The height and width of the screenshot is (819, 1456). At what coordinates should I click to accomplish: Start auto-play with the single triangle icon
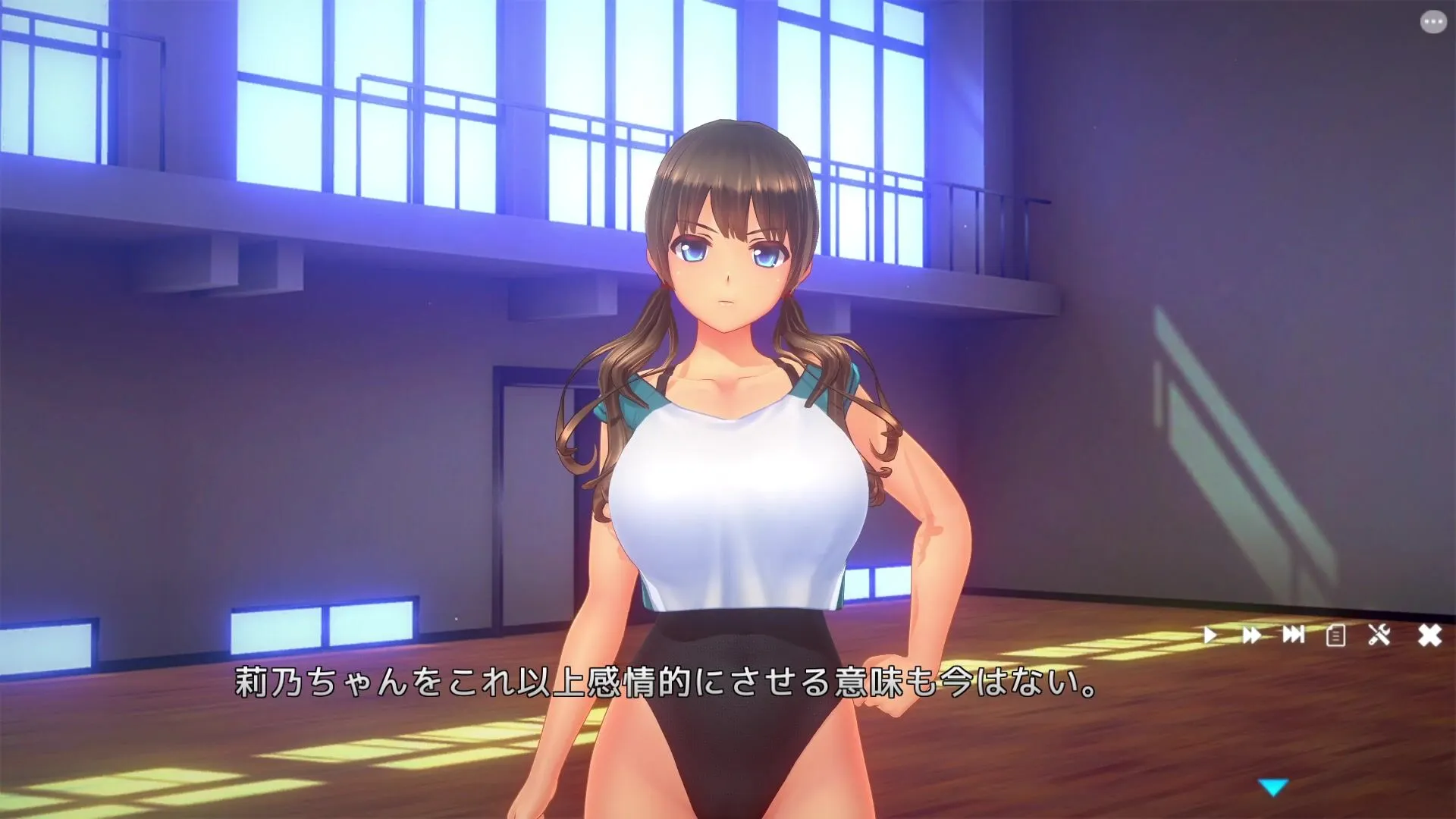tap(1210, 635)
